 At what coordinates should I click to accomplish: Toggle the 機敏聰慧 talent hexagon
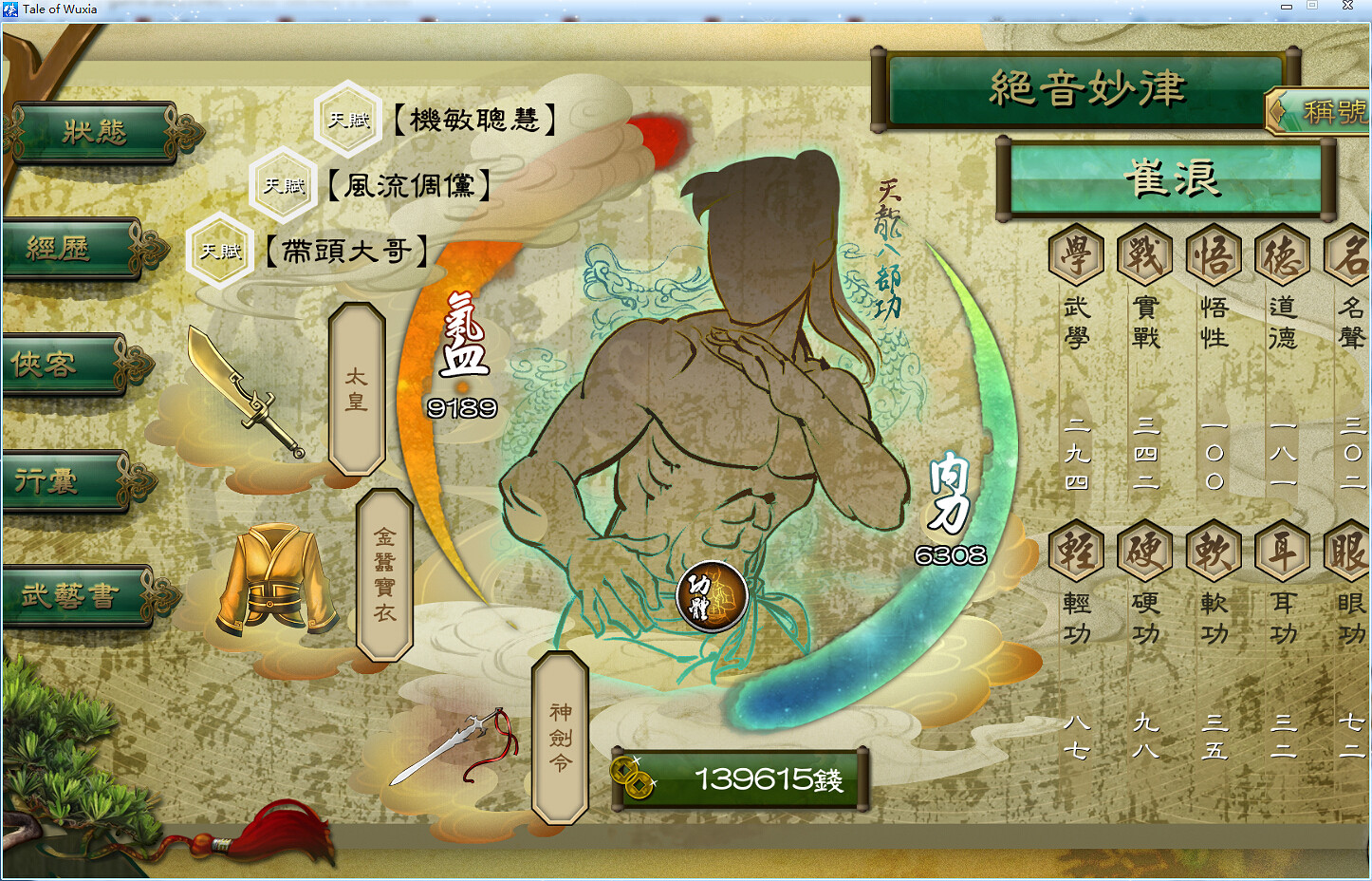coord(347,119)
